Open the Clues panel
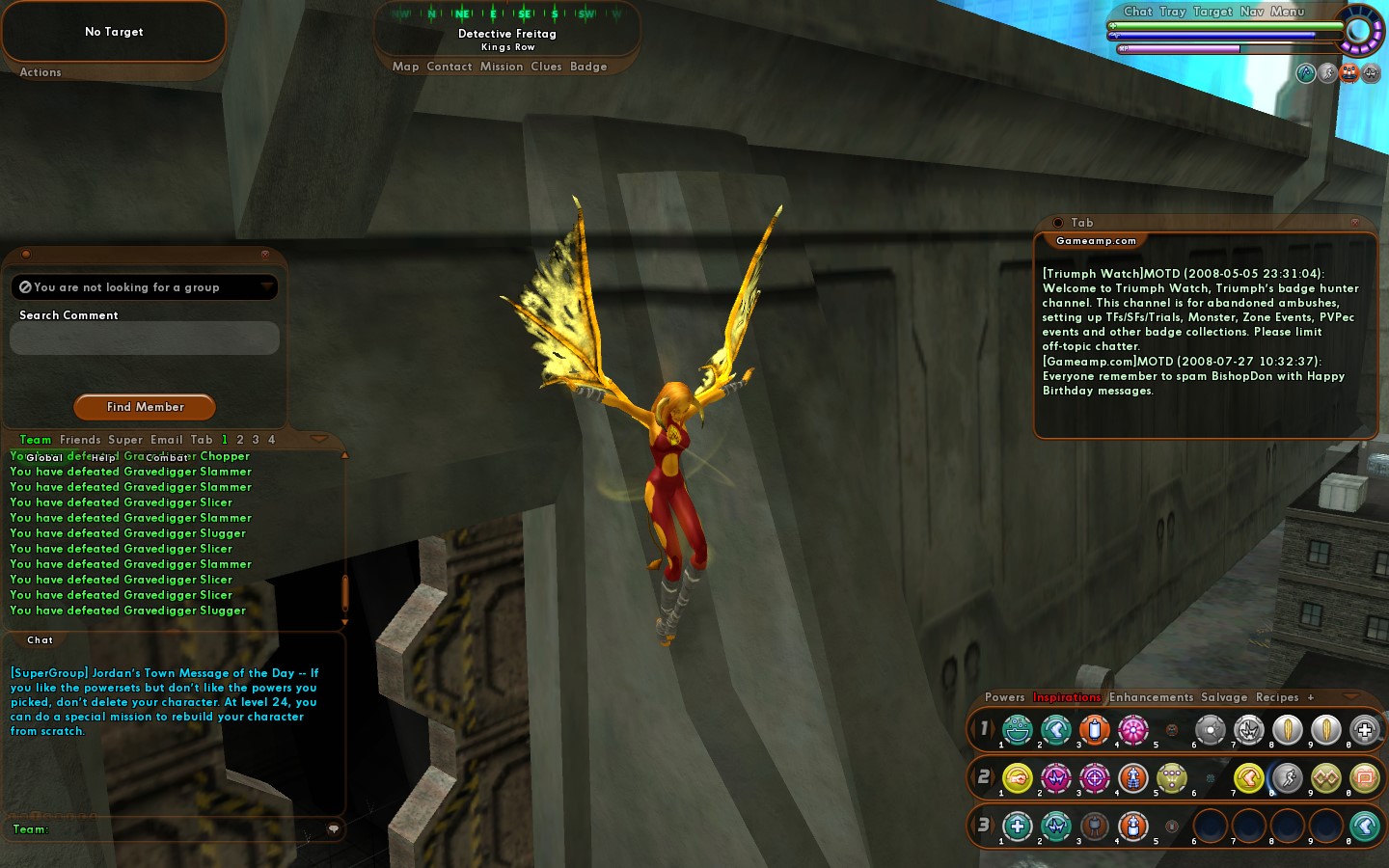Image resolution: width=1389 pixels, height=868 pixels. pyautogui.click(x=546, y=67)
